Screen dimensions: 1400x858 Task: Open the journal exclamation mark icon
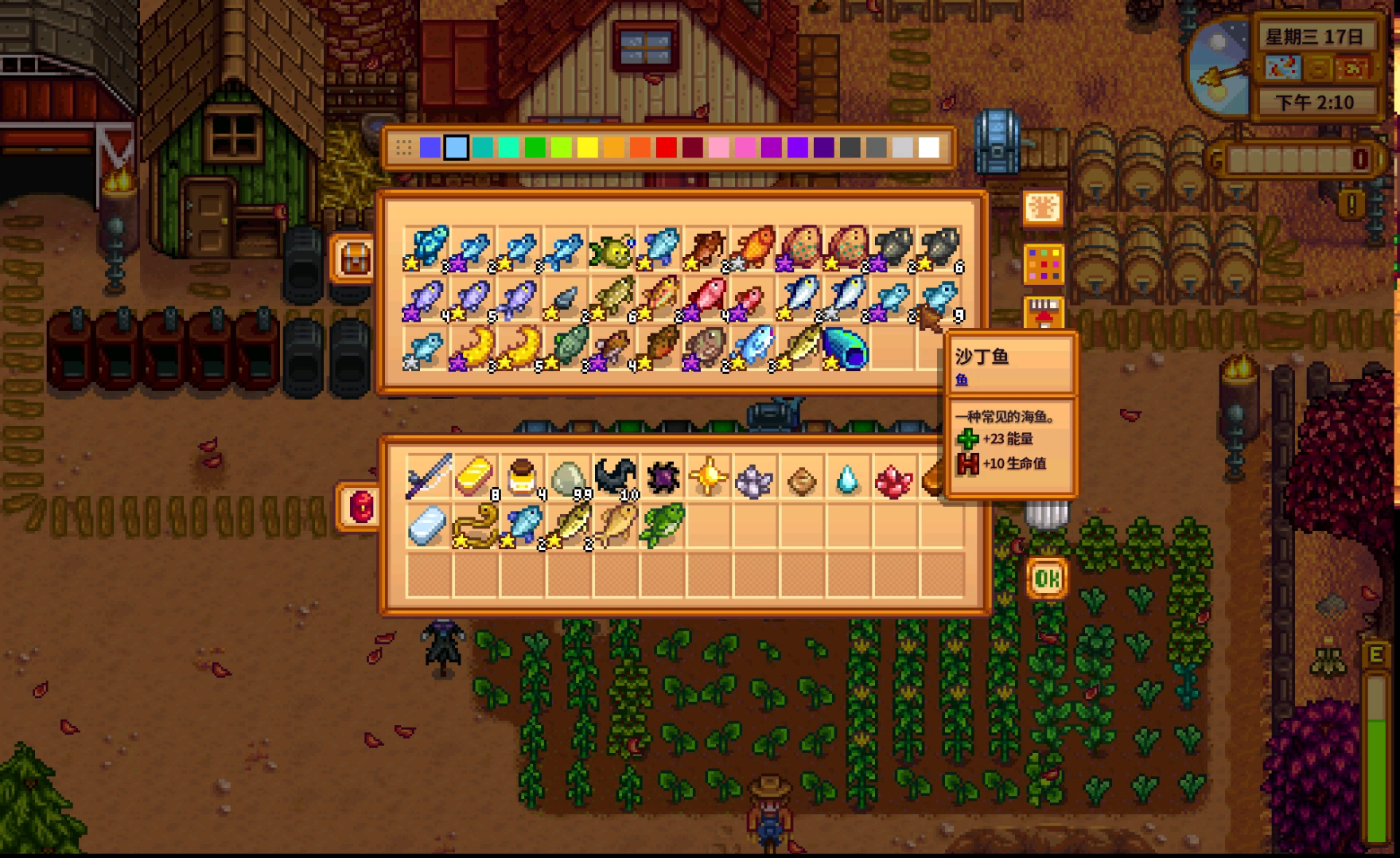1351,205
